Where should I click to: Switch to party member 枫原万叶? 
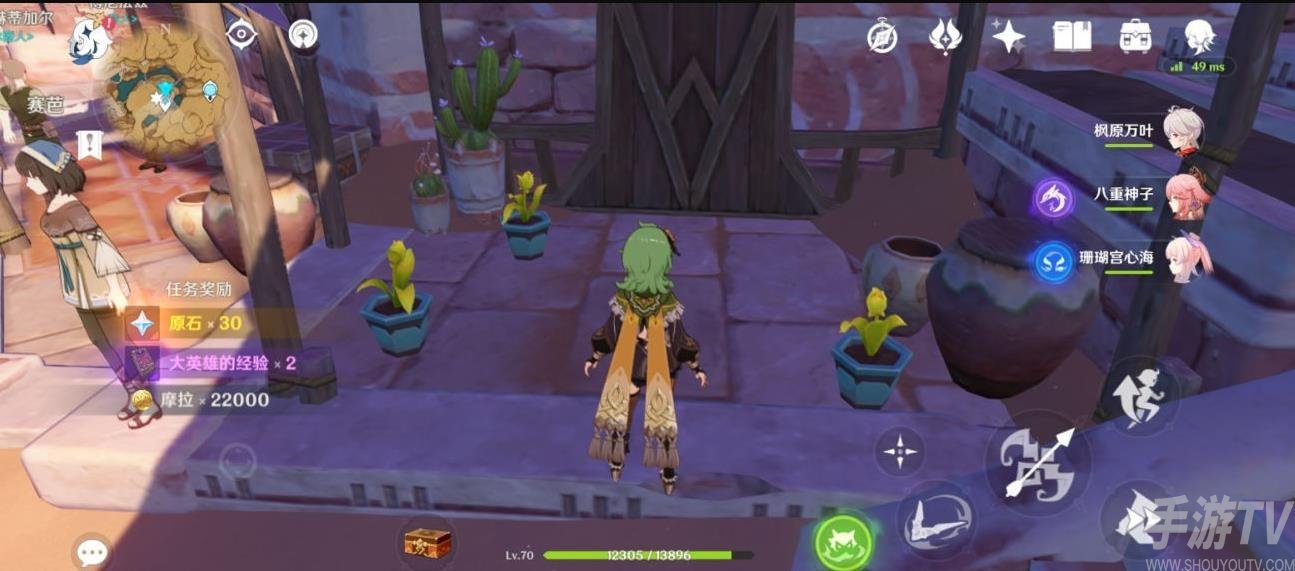[1187, 132]
